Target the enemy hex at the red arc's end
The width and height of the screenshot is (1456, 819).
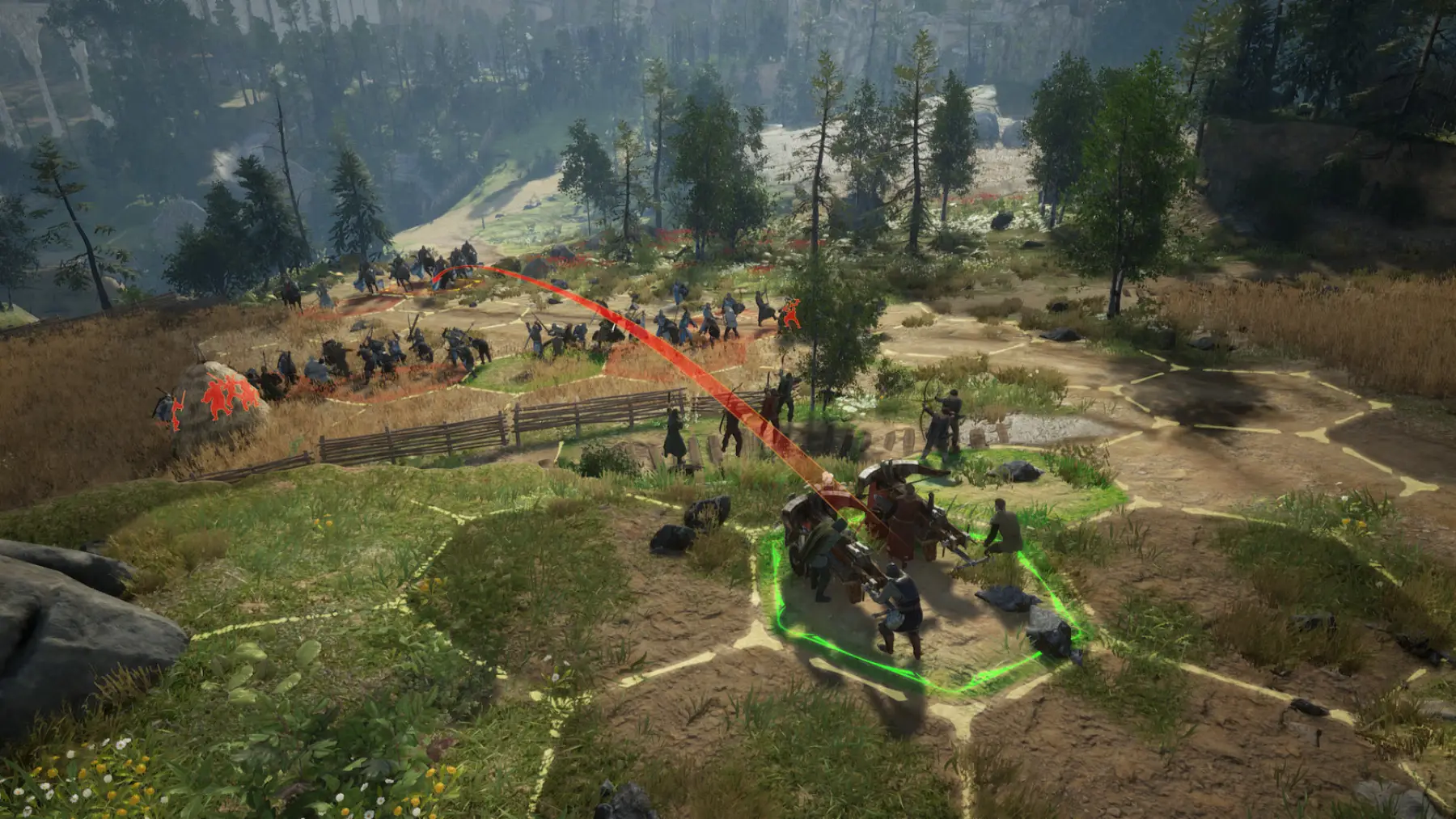[x=439, y=281]
